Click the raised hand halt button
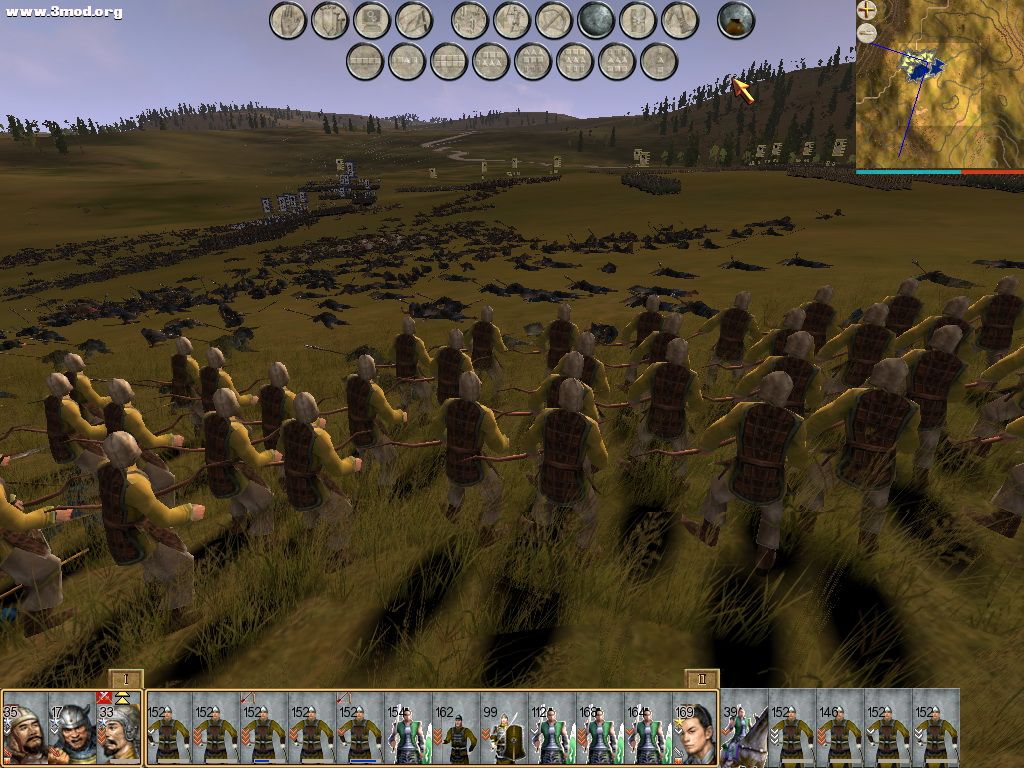 [288, 20]
